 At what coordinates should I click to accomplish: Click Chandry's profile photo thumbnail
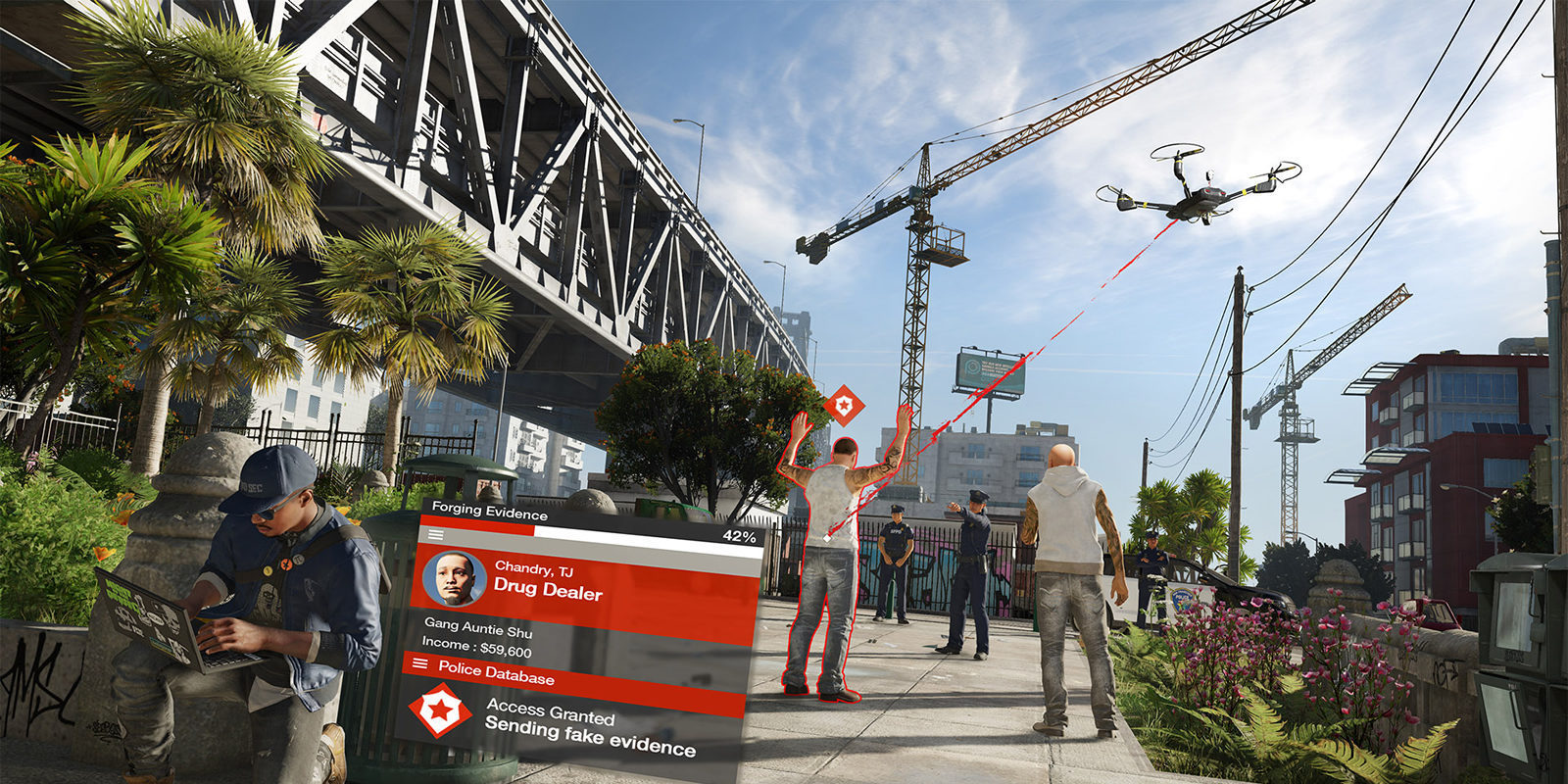[x=455, y=579]
